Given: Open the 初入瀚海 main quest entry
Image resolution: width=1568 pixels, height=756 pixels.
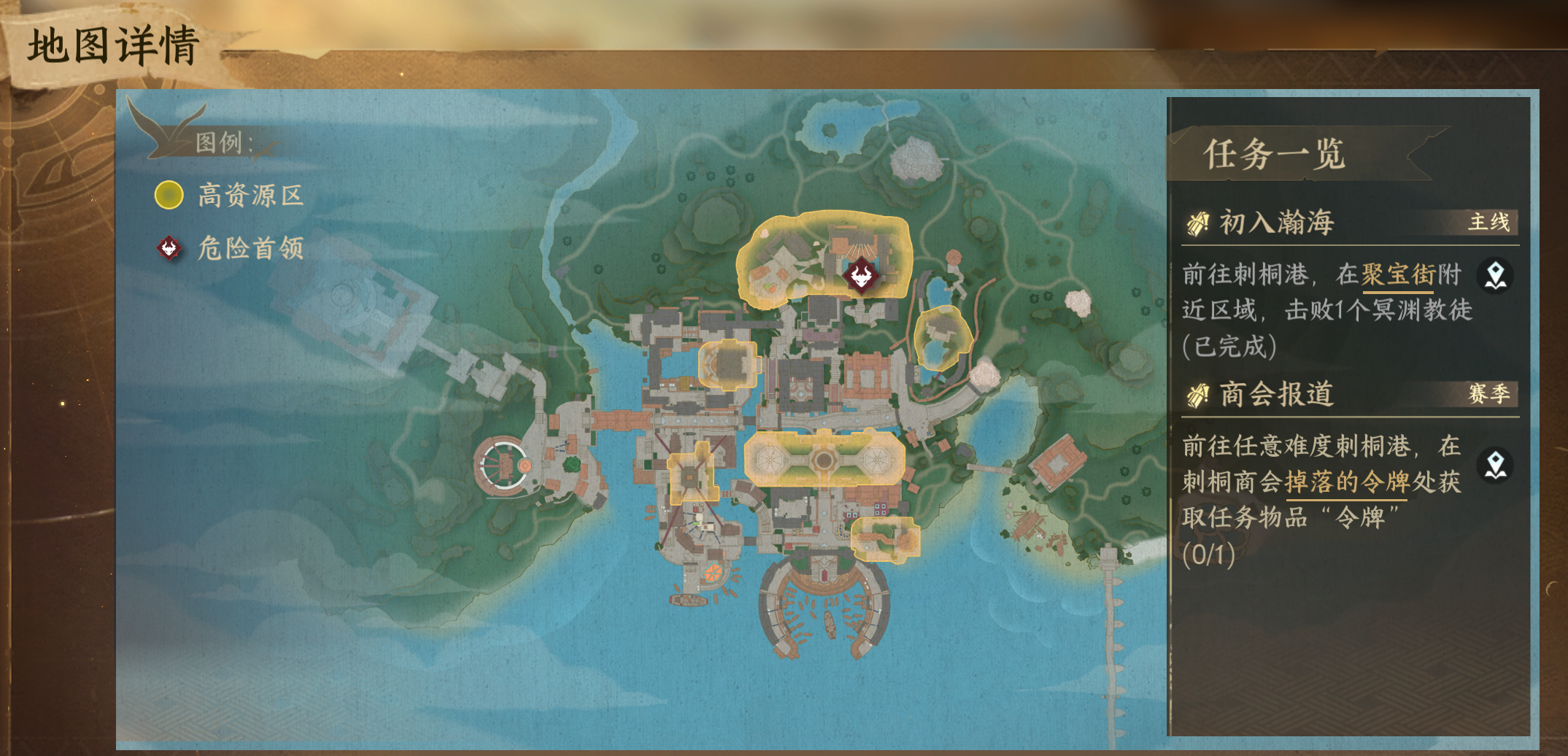Looking at the screenshot, I should click(1277, 223).
